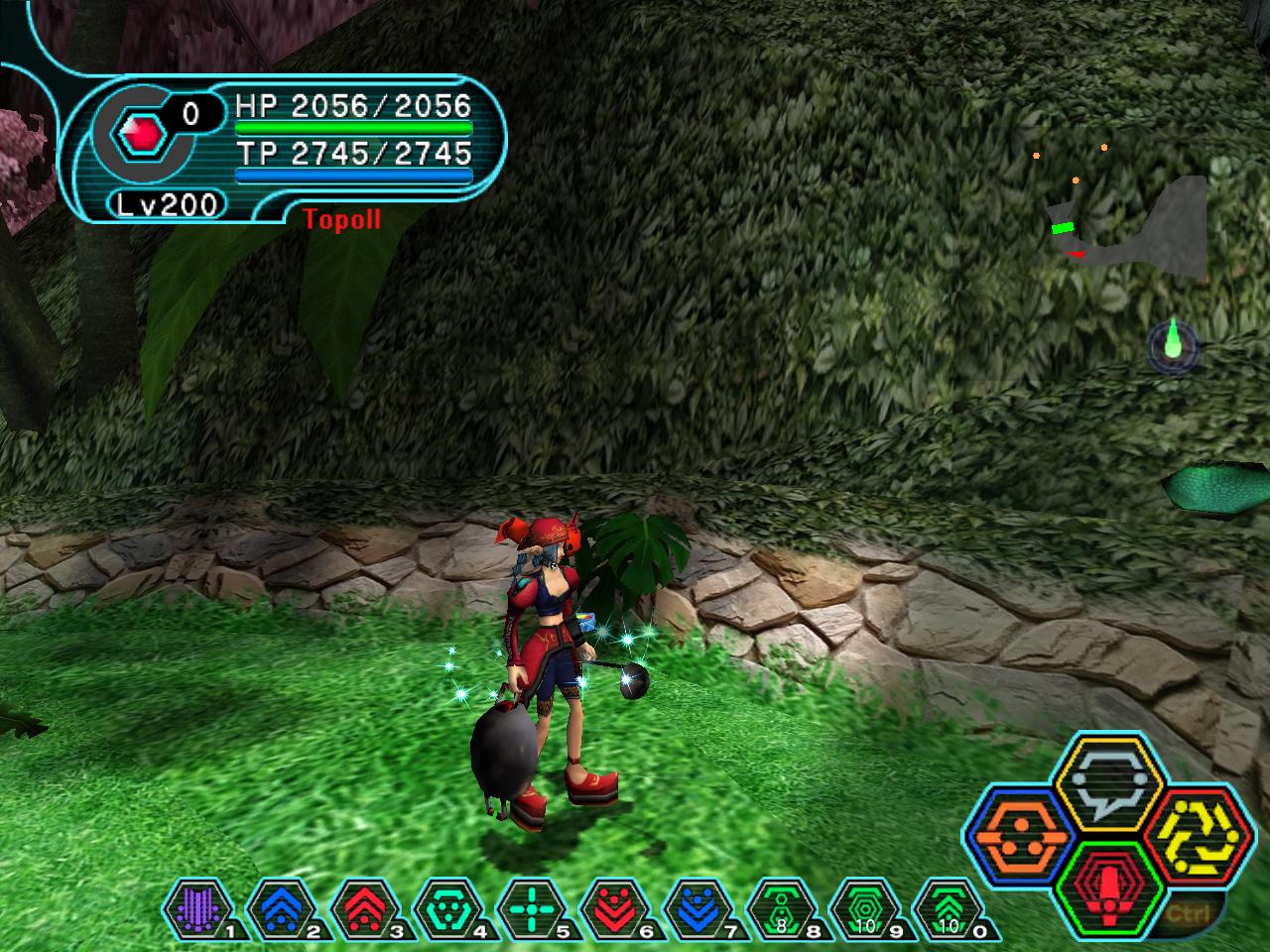Select the green compass marker below the minimap
Image resolution: width=1270 pixels, height=952 pixels.
(x=1174, y=344)
